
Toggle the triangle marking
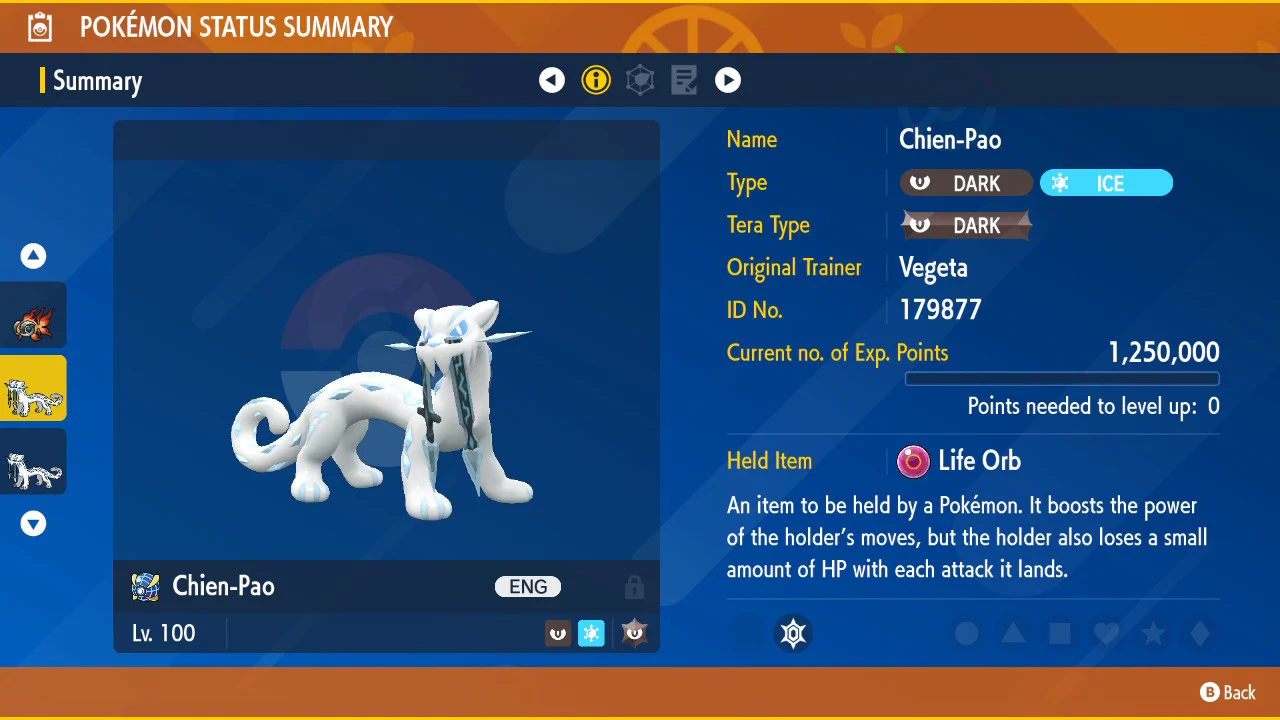tap(1013, 633)
